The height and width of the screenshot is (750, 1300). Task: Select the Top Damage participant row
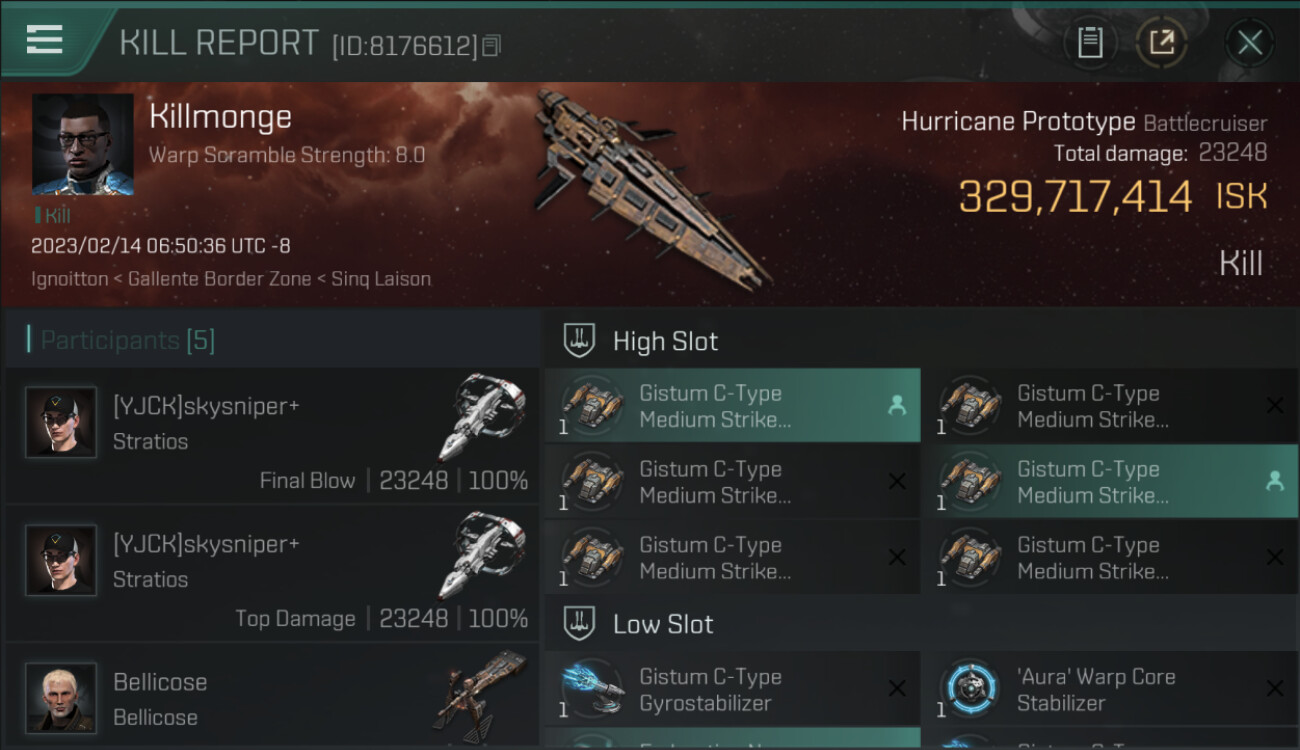[272, 574]
